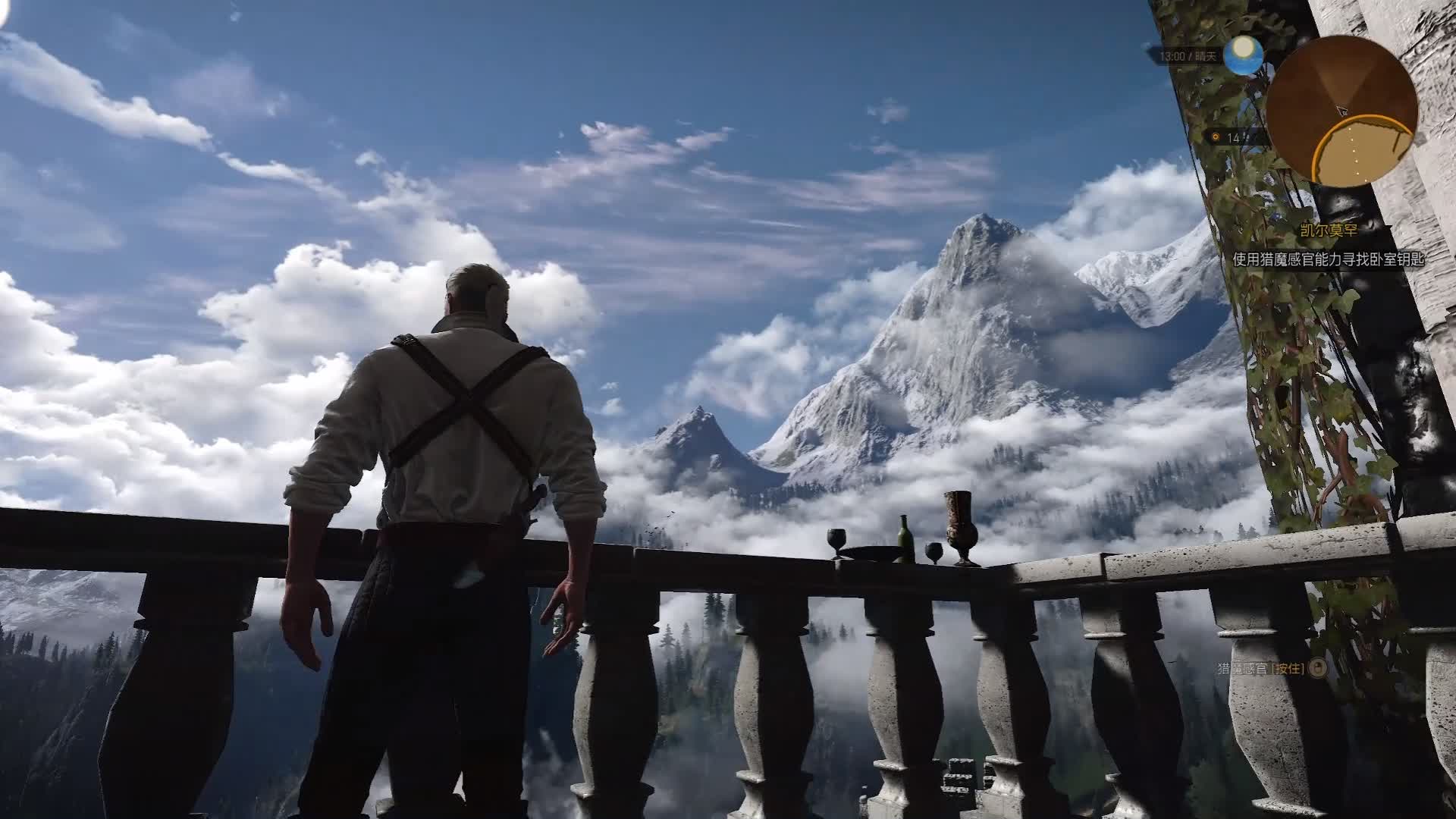The height and width of the screenshot is (819, 1456).
Task: Open the 使用猎魔感官能力寻找卧室钥匙 objective
Action: click(1328, 259)
